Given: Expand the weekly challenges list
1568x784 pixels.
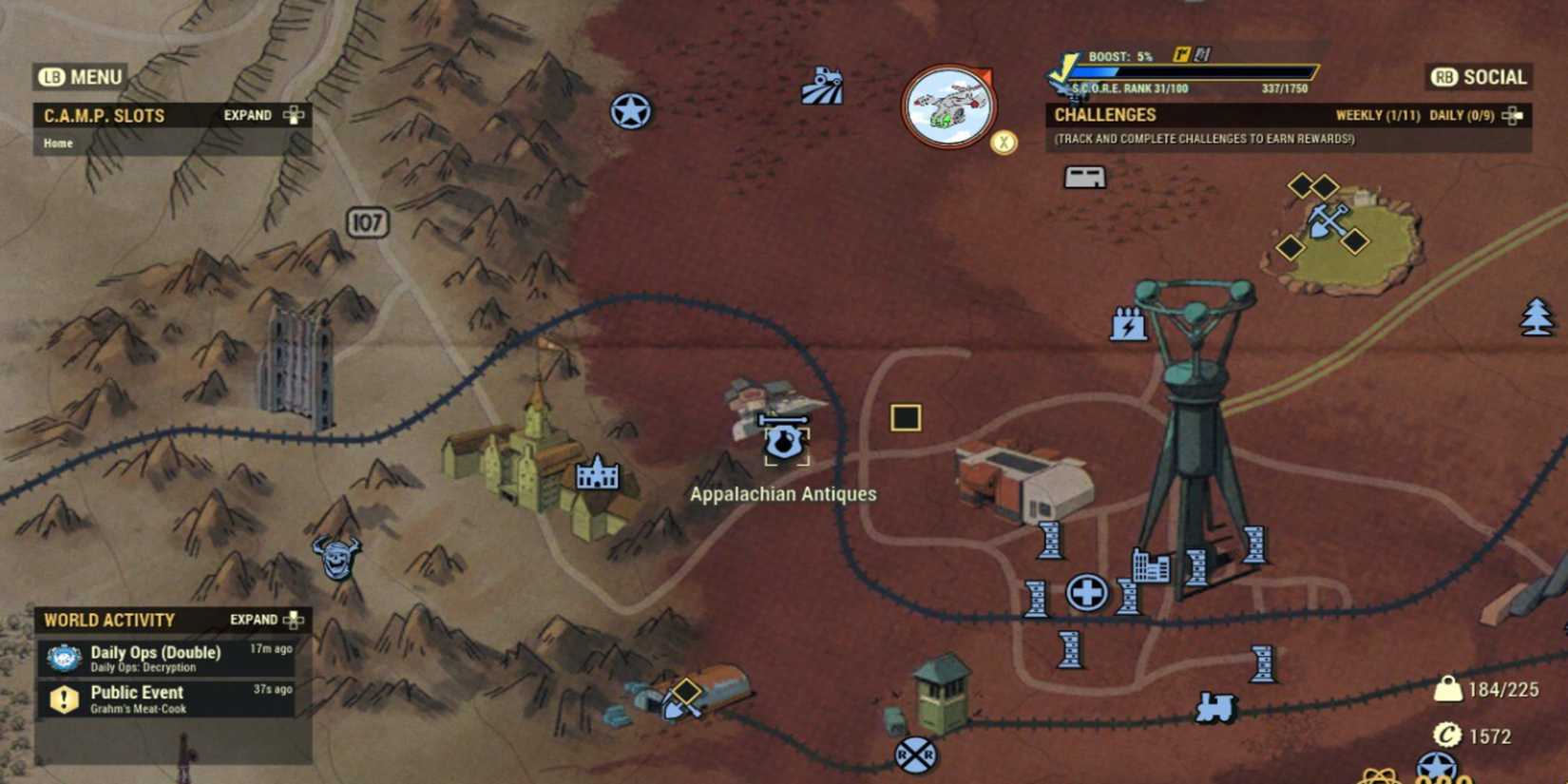Looking at the screenshot, I should [1377, 114].
